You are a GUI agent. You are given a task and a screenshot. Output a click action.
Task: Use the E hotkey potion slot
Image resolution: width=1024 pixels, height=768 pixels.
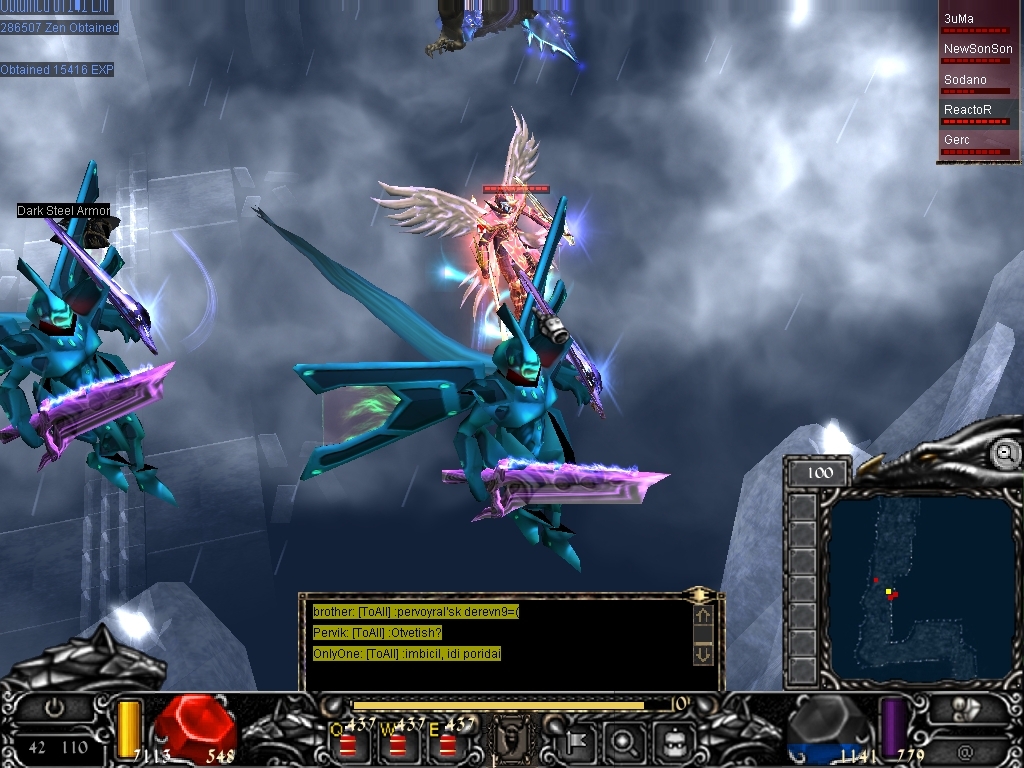point(447,744)
